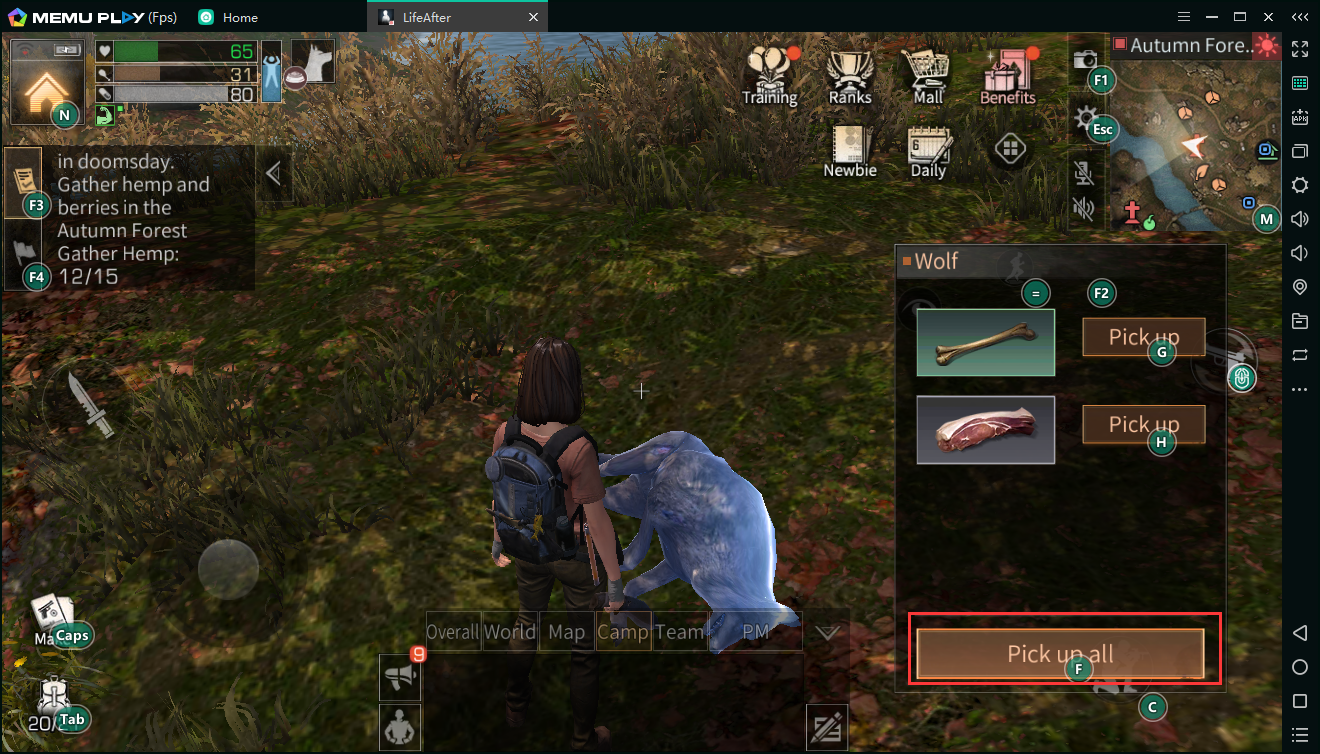Open the Mall shop
The width and height of the screenshot is (1320, 754).
927,75
